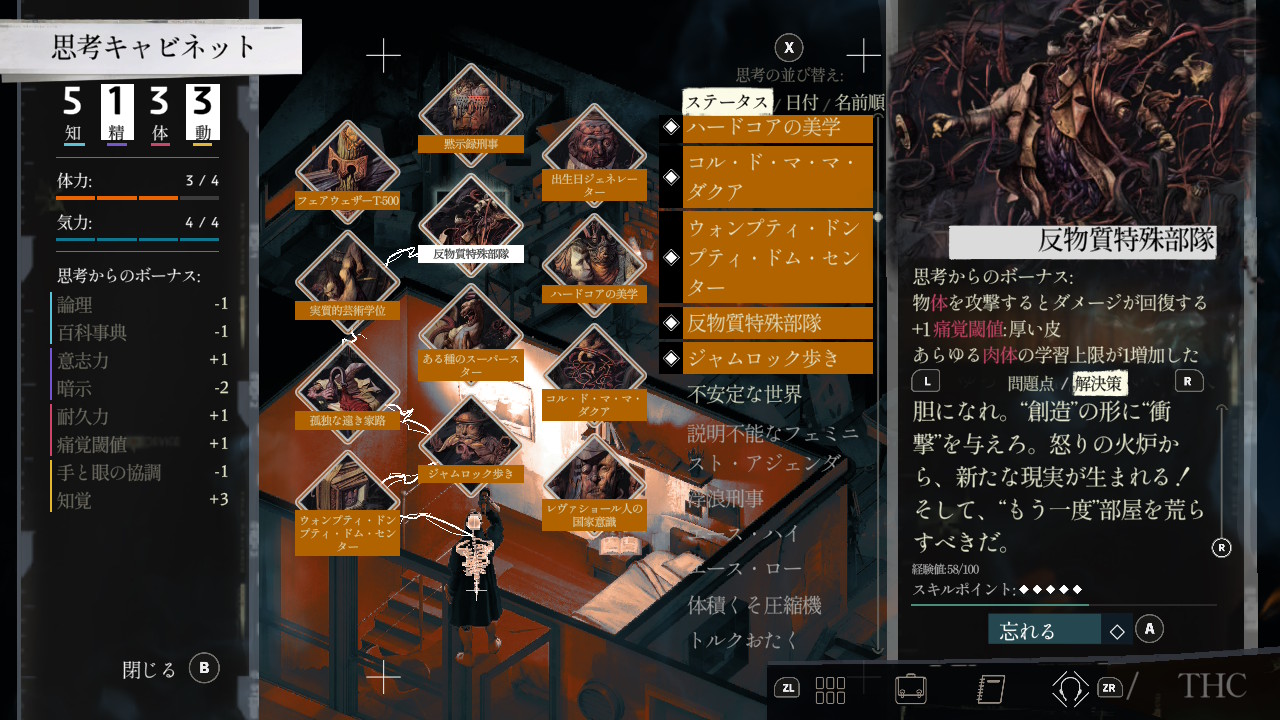
Task: Select 体積くそ圧縮機 in the thought list
Action: tap(754, 605)
